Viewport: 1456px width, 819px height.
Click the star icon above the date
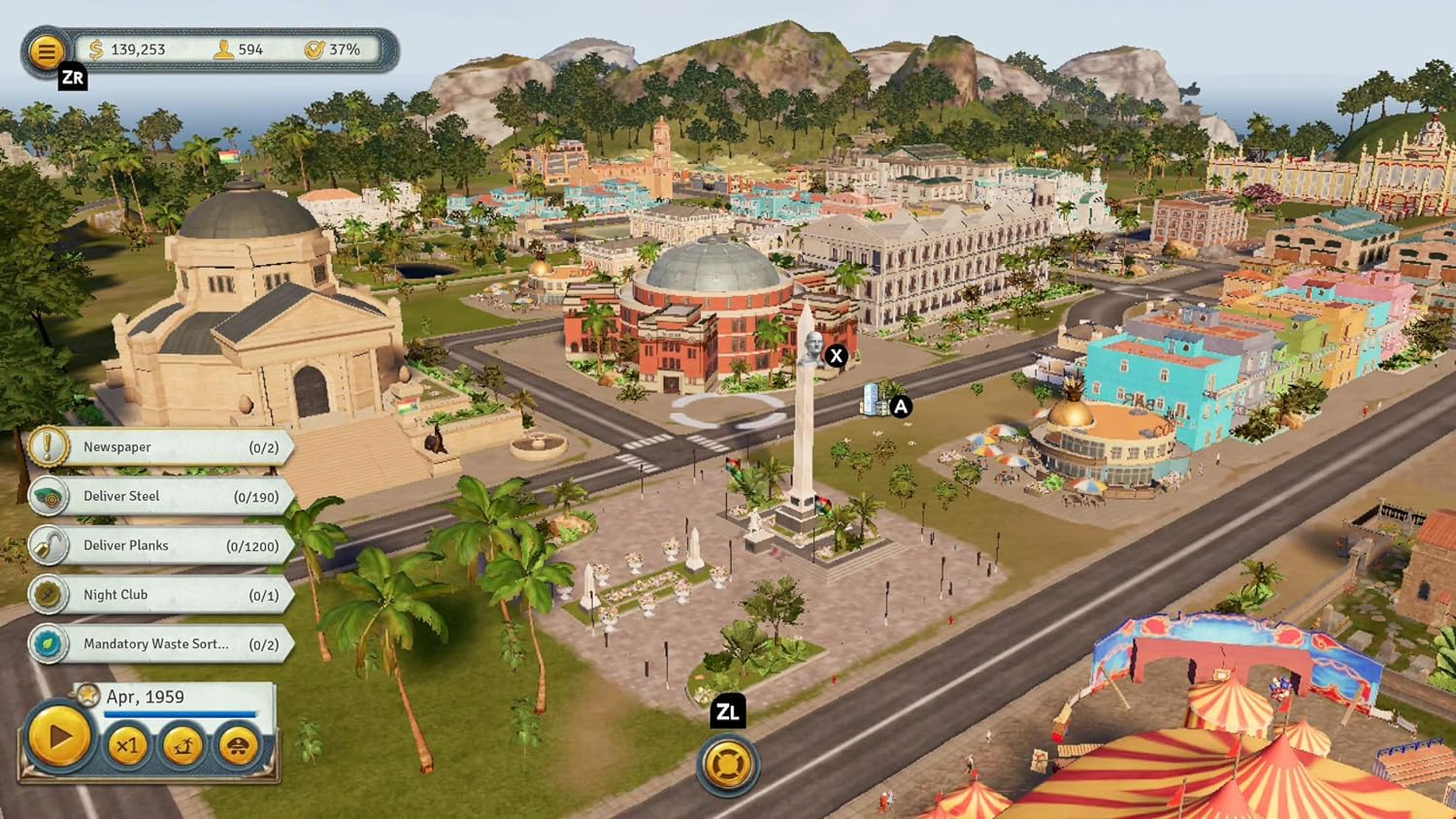(87, 696)
